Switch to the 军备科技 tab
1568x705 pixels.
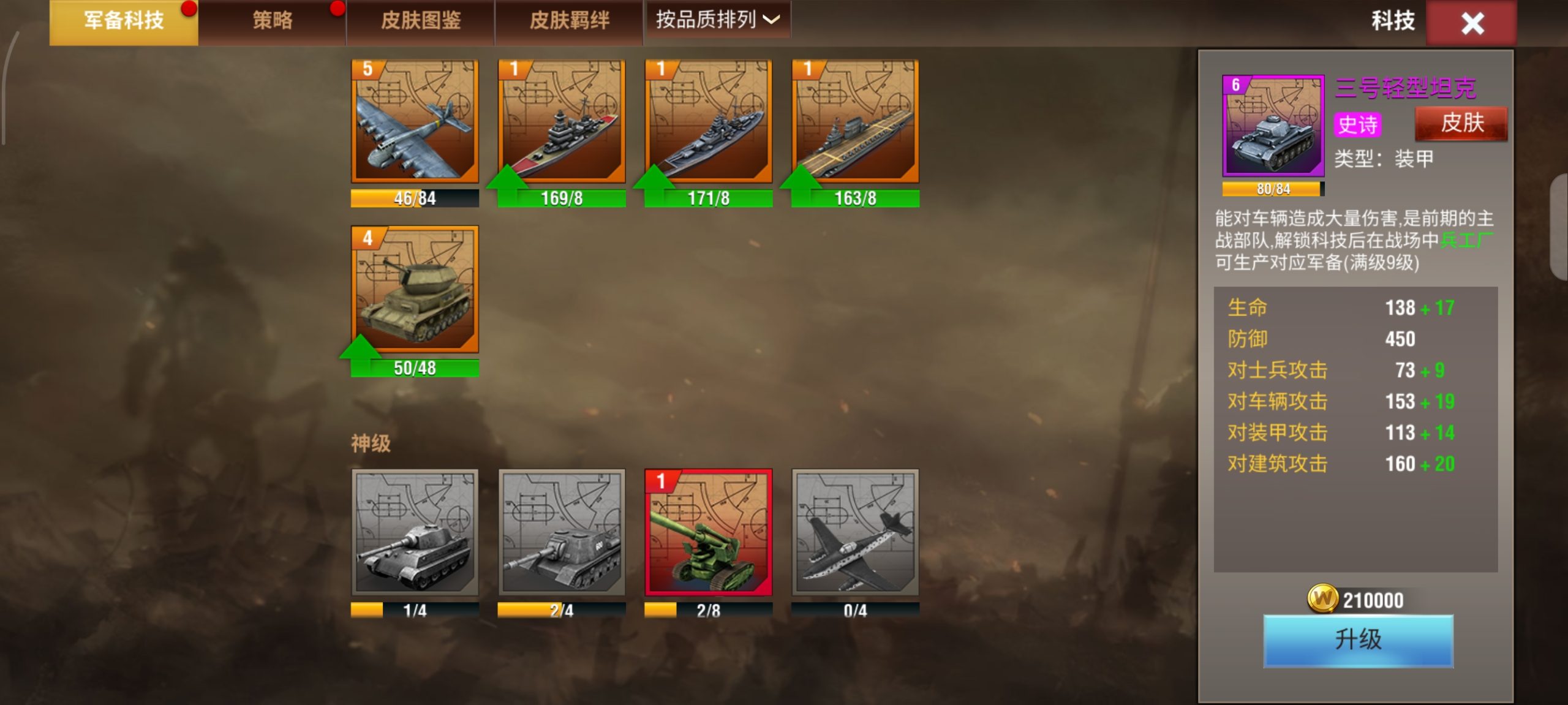point(124,21)
